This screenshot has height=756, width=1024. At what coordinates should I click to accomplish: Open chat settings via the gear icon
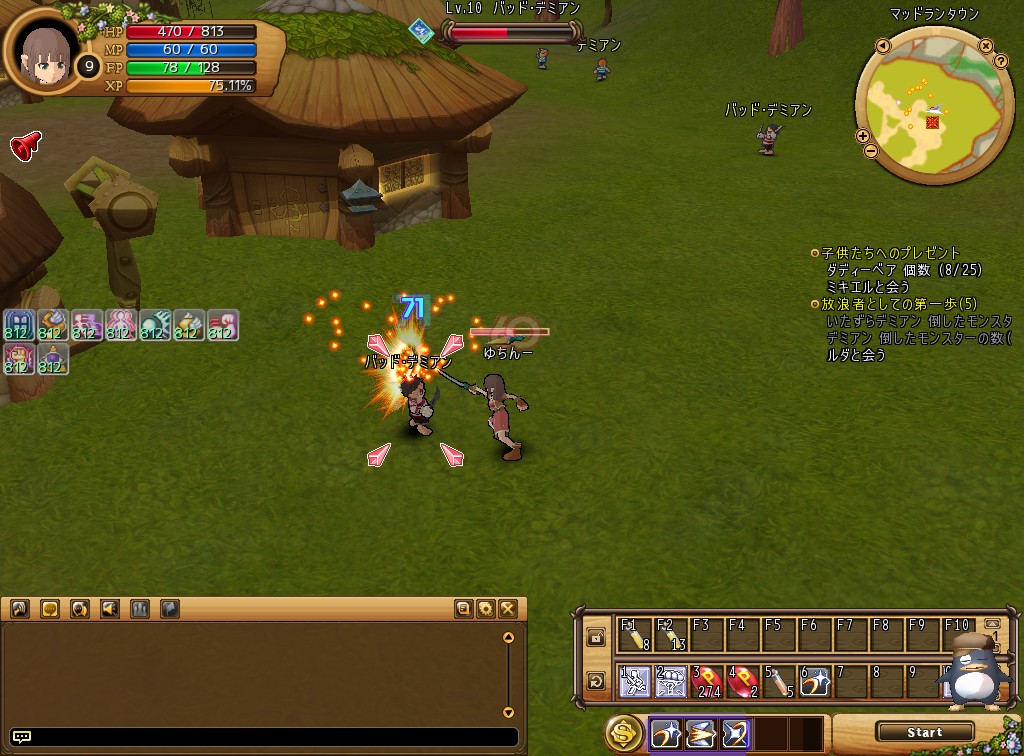(486, 608)
